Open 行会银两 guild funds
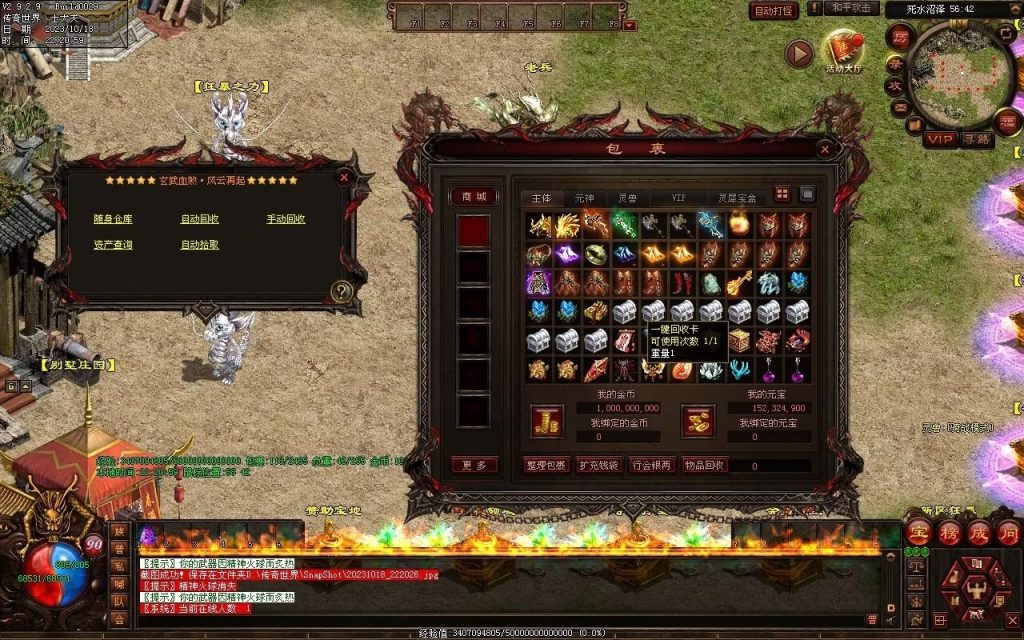 [x=652, y=465]
